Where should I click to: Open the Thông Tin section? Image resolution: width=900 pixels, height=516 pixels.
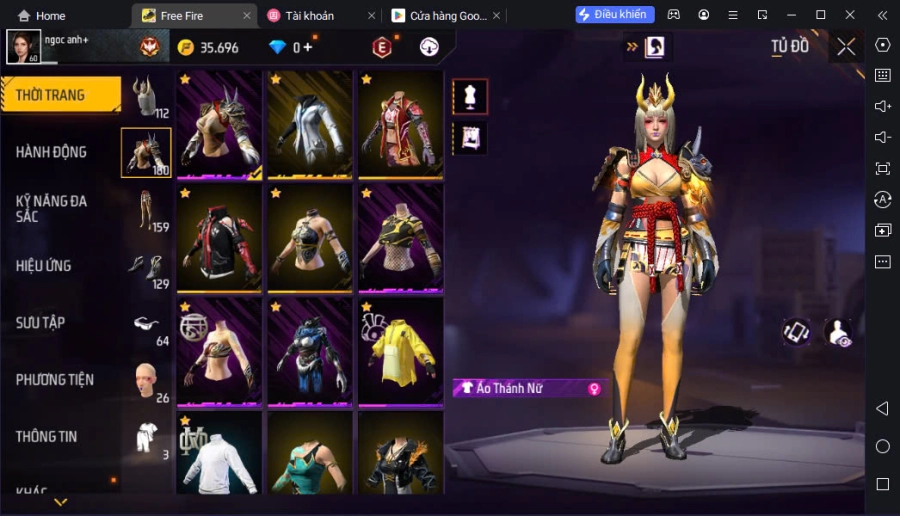pos(47,436)
